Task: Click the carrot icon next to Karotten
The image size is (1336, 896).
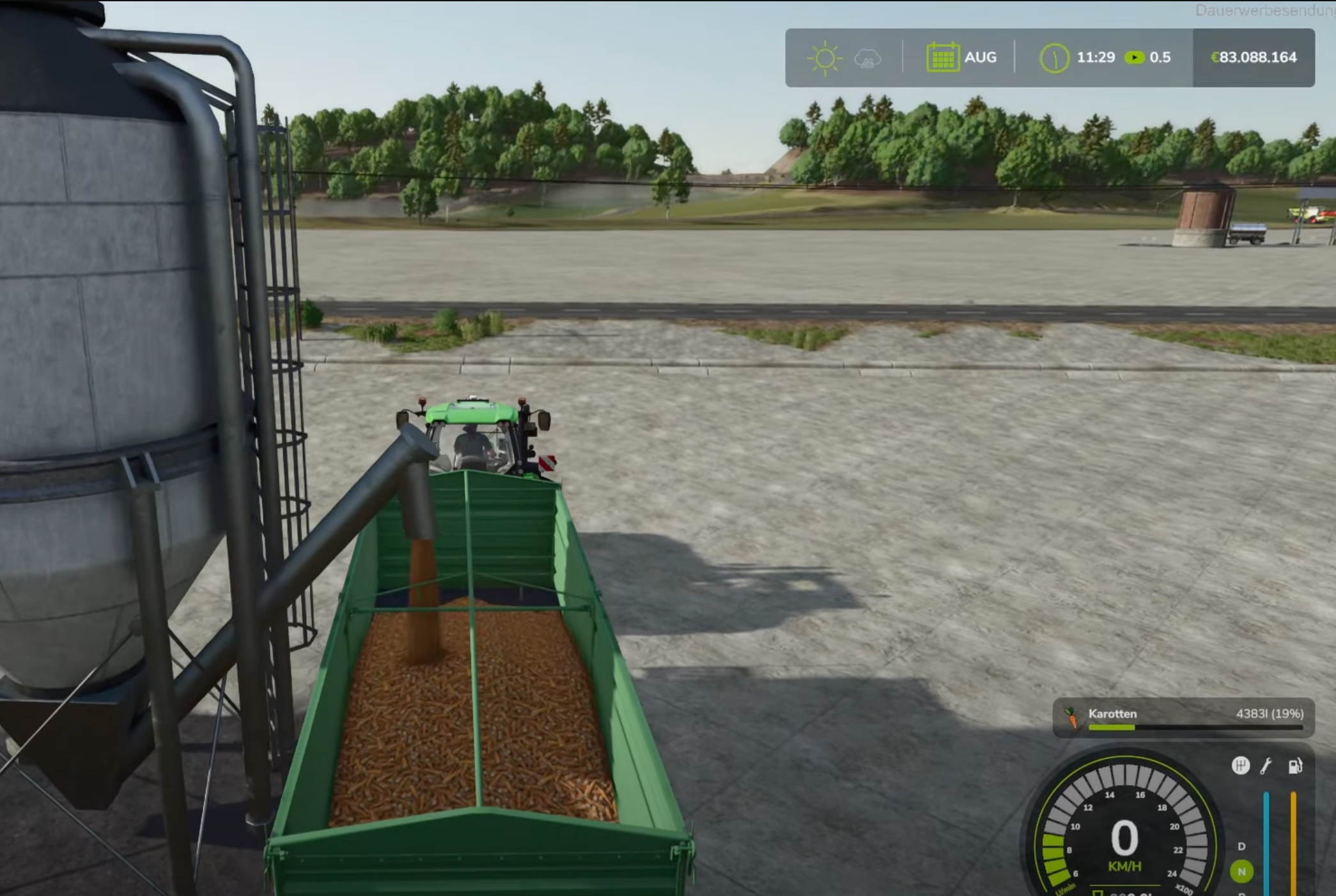Action: pos(1071,718)
